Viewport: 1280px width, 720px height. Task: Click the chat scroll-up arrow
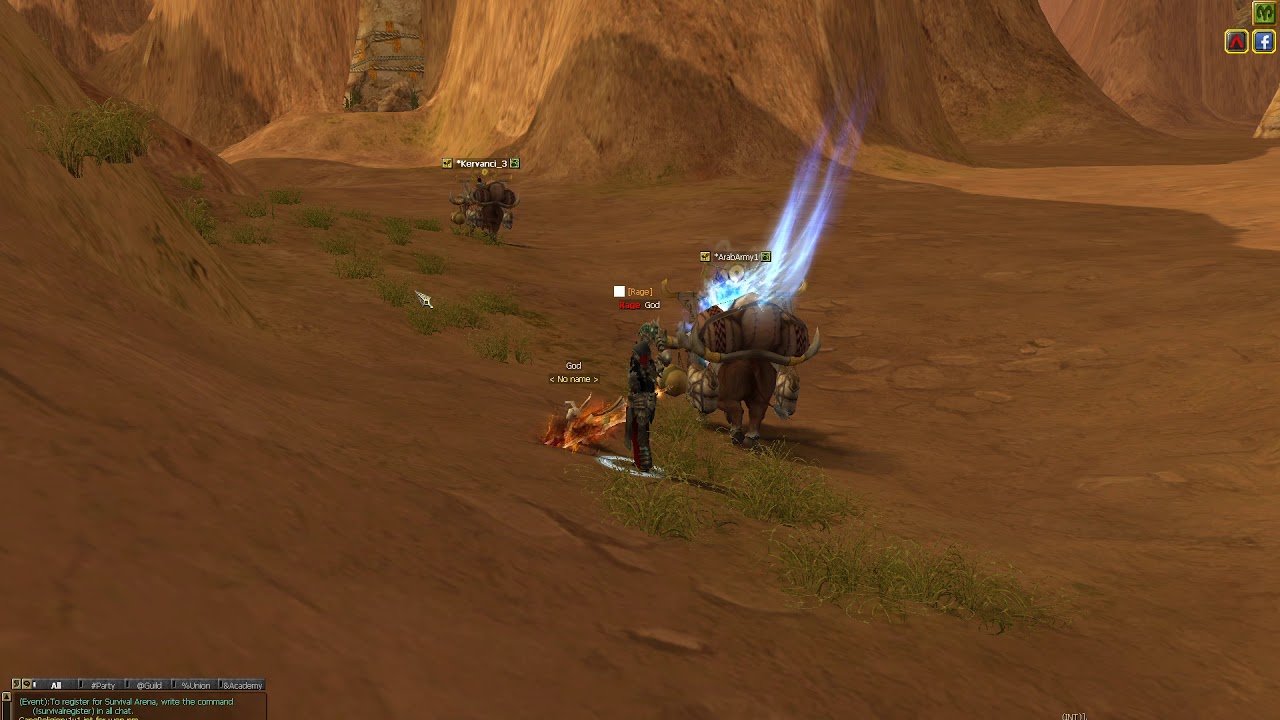[x=6, y=697]
